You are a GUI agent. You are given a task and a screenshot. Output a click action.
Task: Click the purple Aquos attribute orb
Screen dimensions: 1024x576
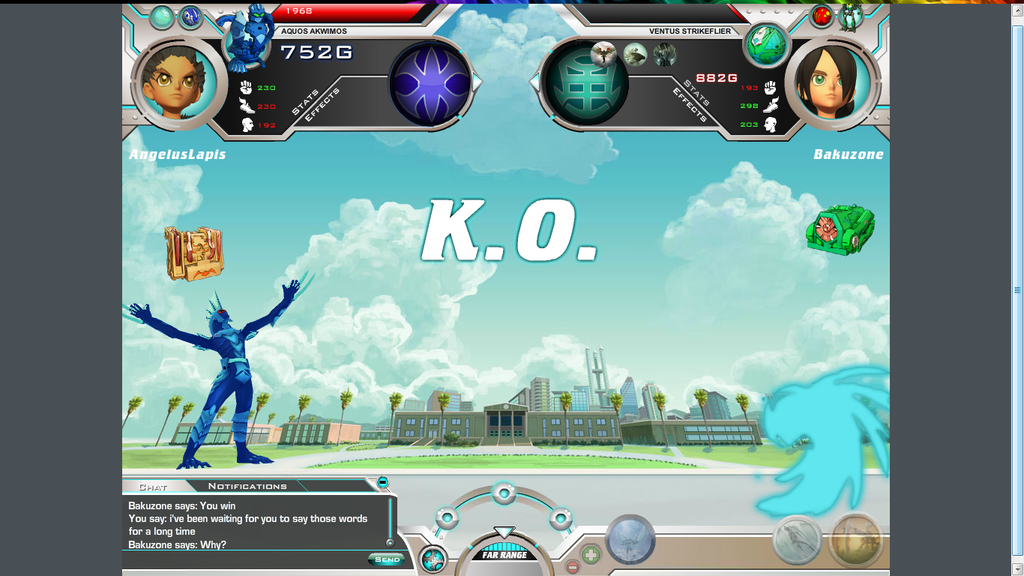coord(429,84)
